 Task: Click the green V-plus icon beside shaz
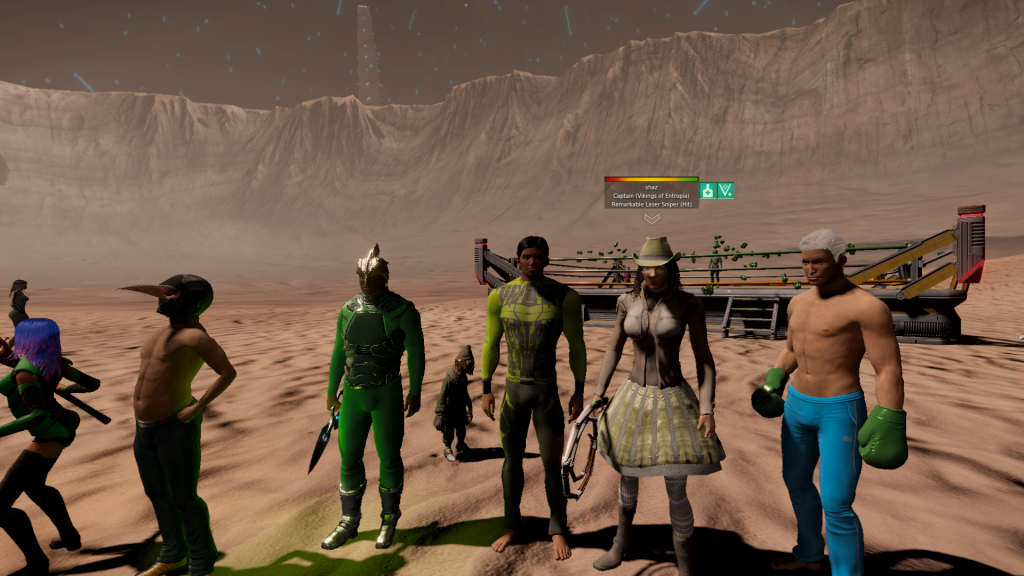point(726,190)
